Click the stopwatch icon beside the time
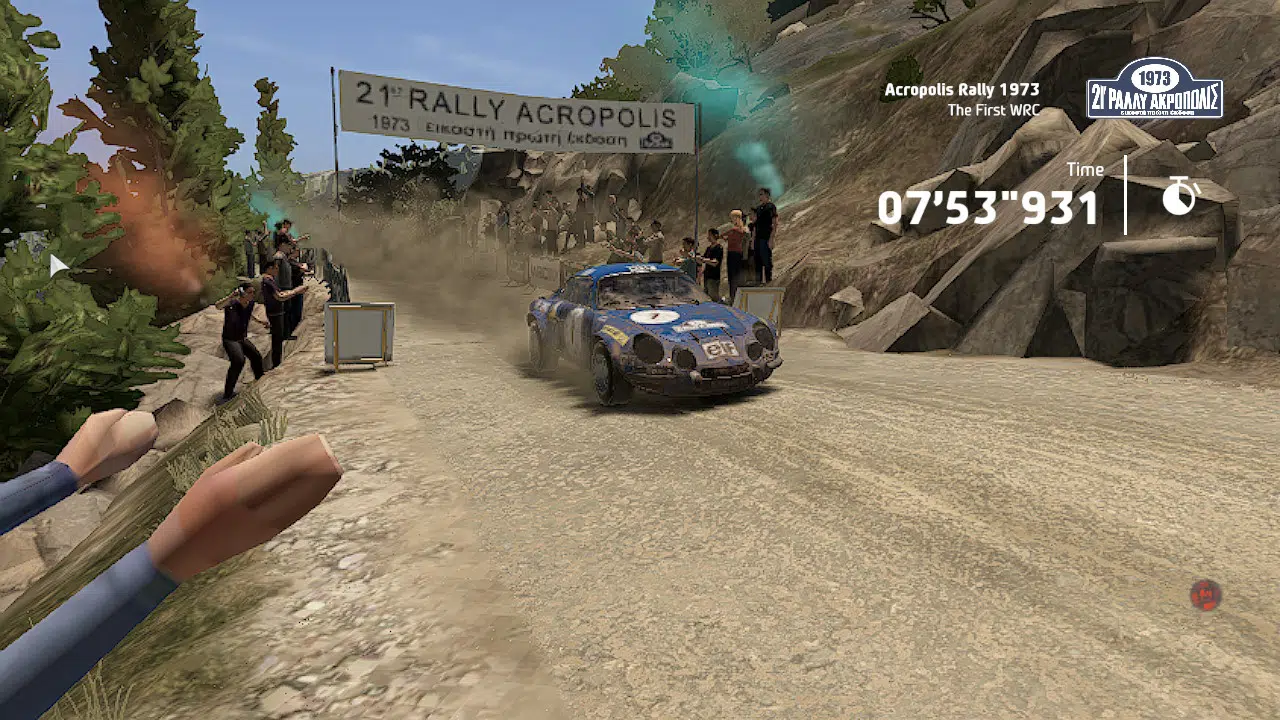1280x720 pixels. [x=1180, y=196]
